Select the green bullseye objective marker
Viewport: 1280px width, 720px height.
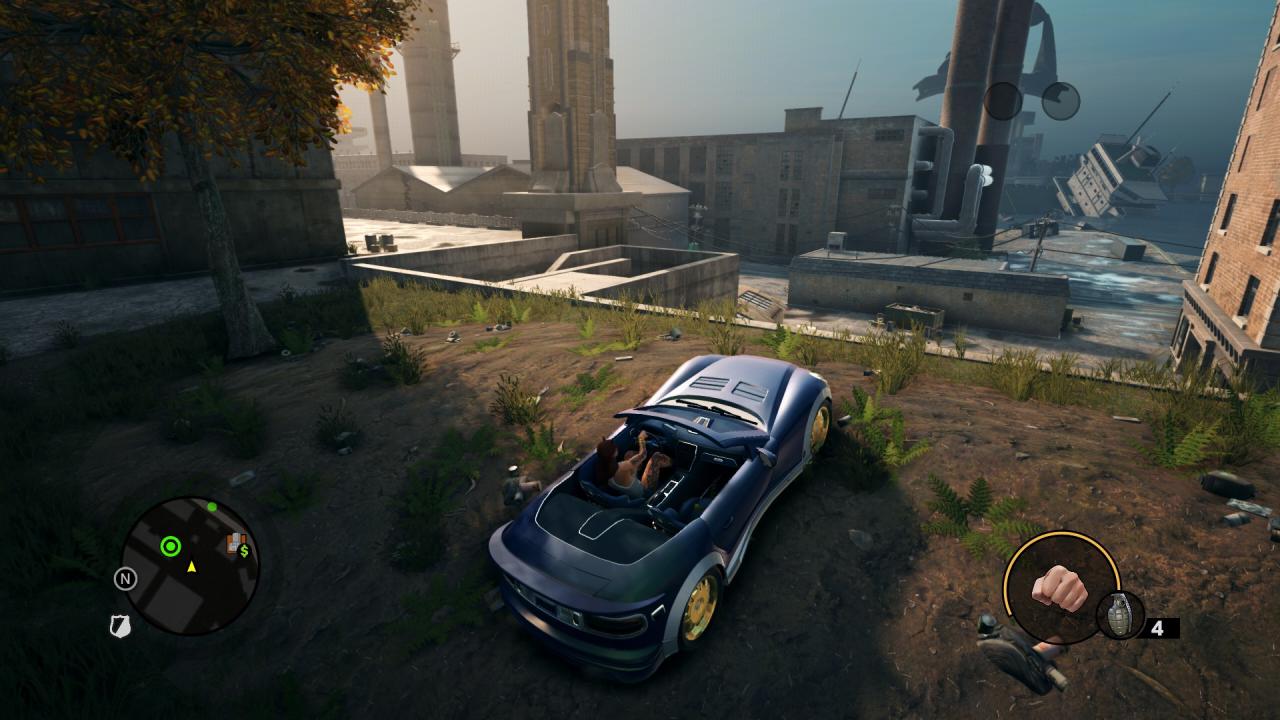[171, 546]
